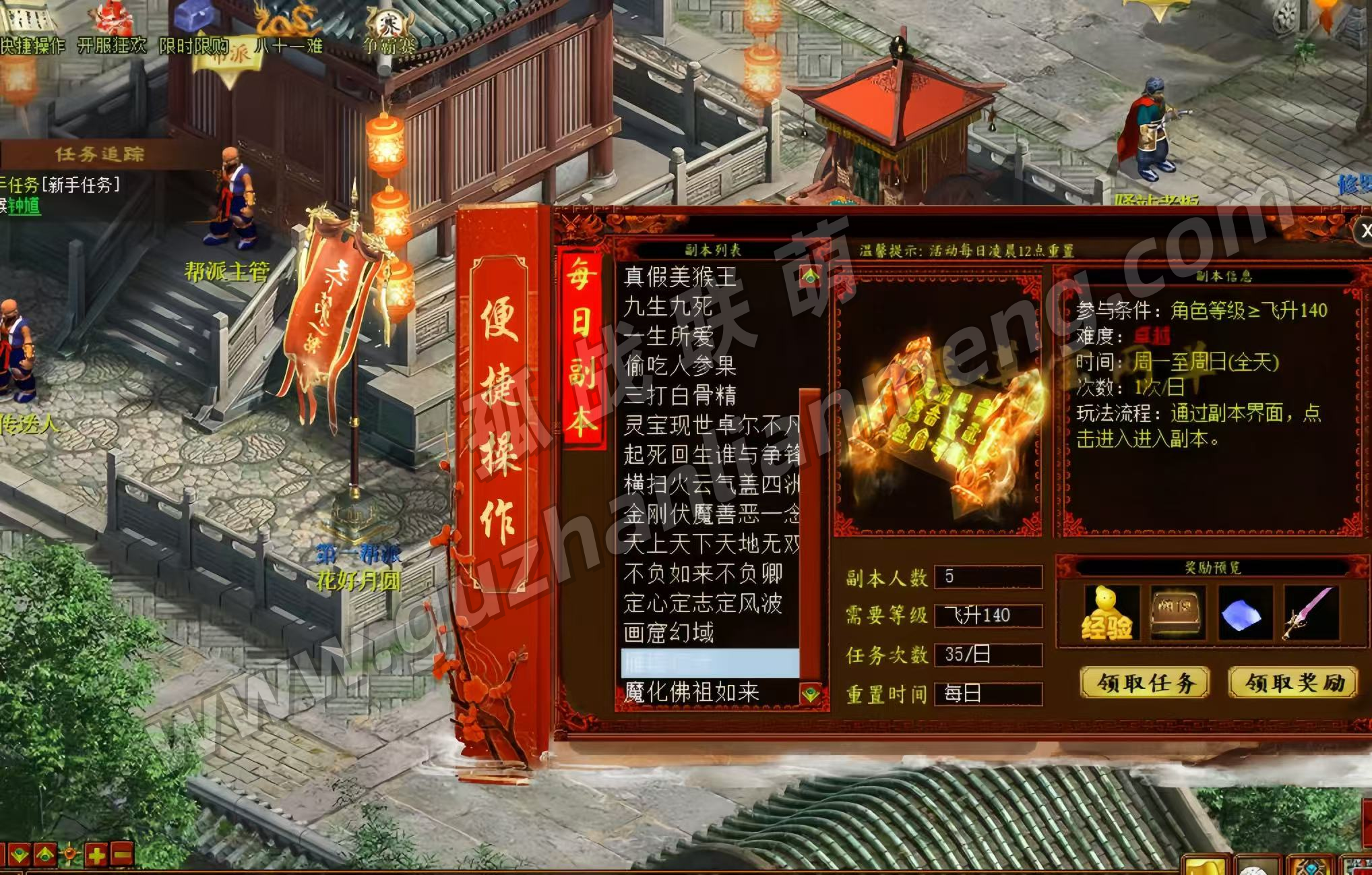Choose the 画窟幻域 dungeon row
Viewport: 1372px width, 875px height.
[668, 633]
